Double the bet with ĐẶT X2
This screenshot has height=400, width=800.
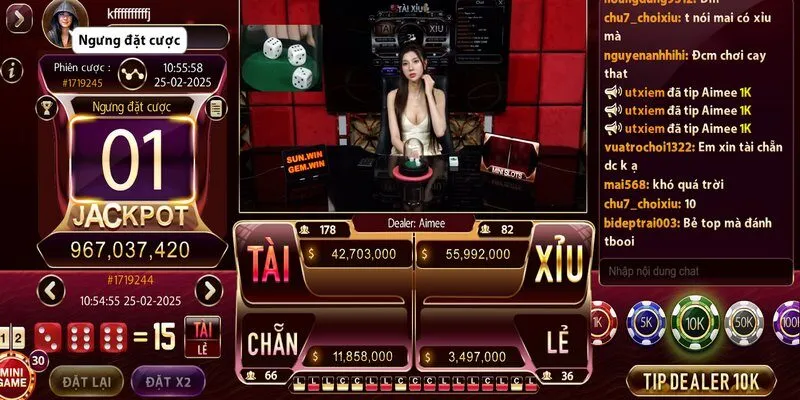[x=168, y=381]
